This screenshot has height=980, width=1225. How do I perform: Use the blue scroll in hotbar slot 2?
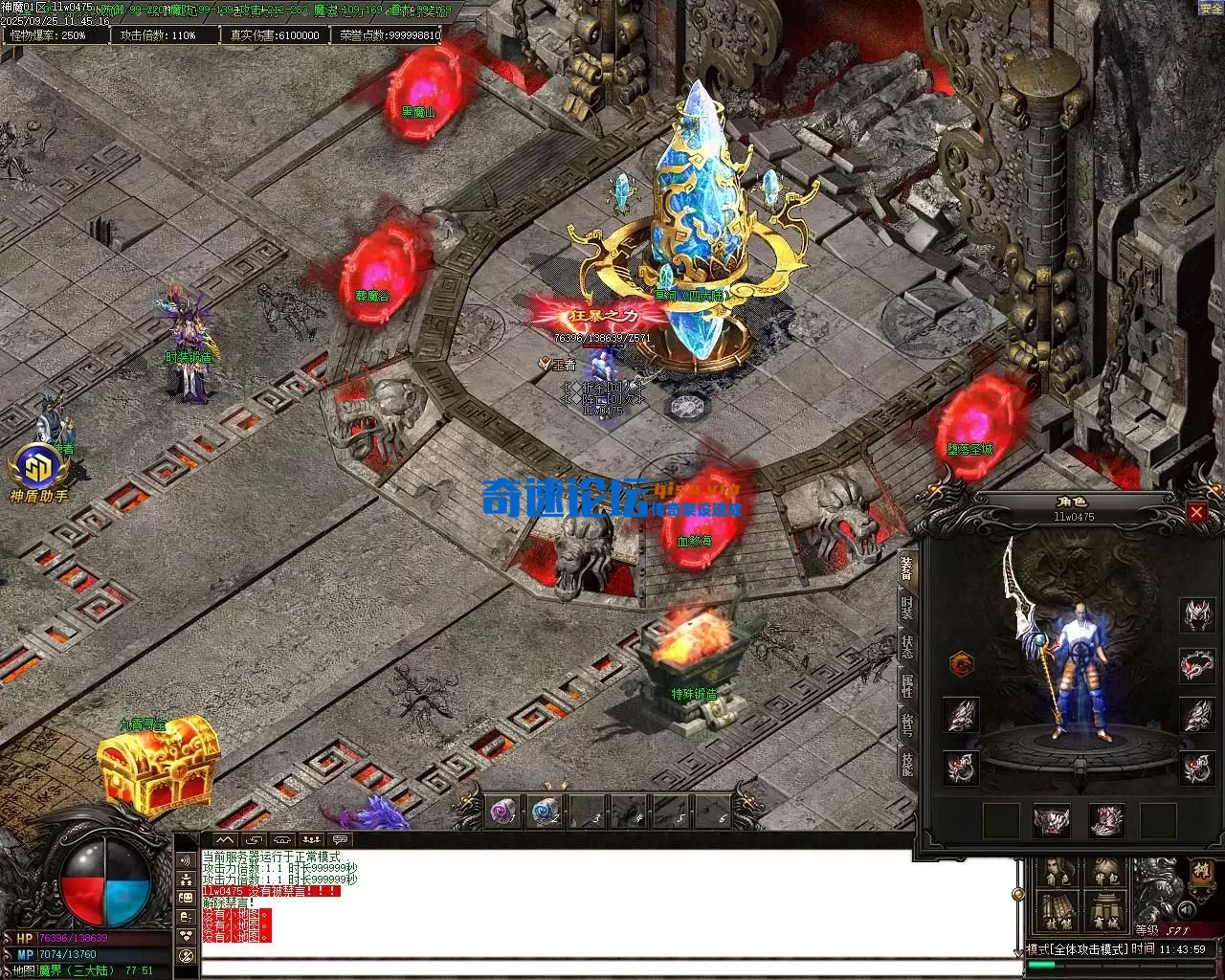pos(546,812)
